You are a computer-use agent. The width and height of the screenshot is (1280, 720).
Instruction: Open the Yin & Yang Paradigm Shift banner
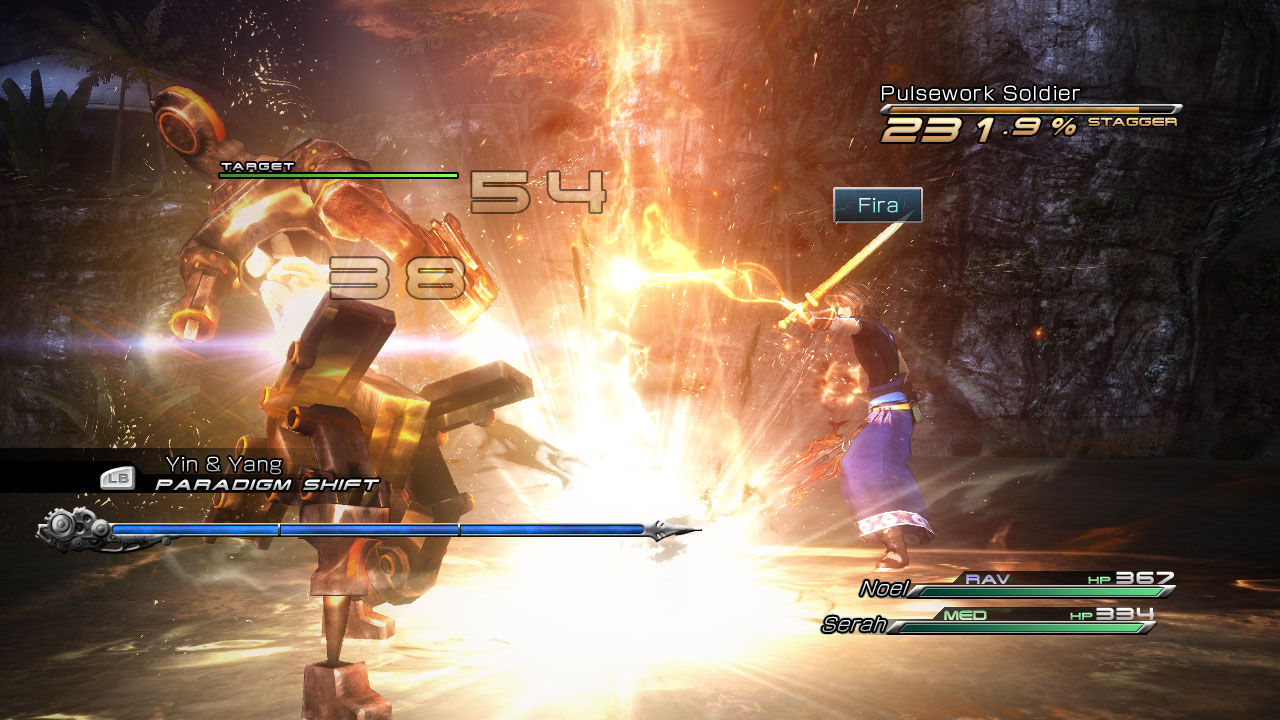(x=240, y=474)
